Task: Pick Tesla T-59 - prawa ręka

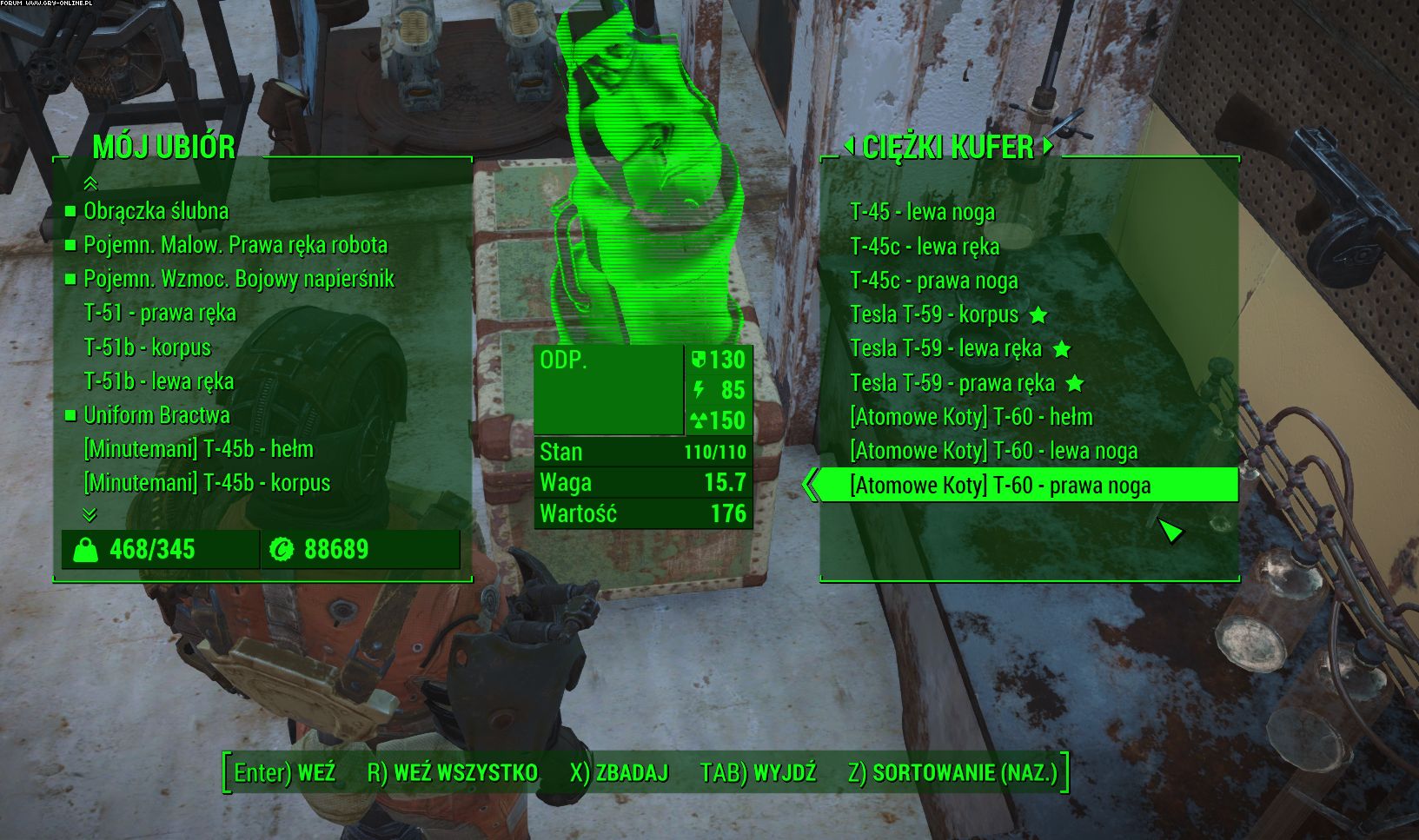Action: coord(952,383)
